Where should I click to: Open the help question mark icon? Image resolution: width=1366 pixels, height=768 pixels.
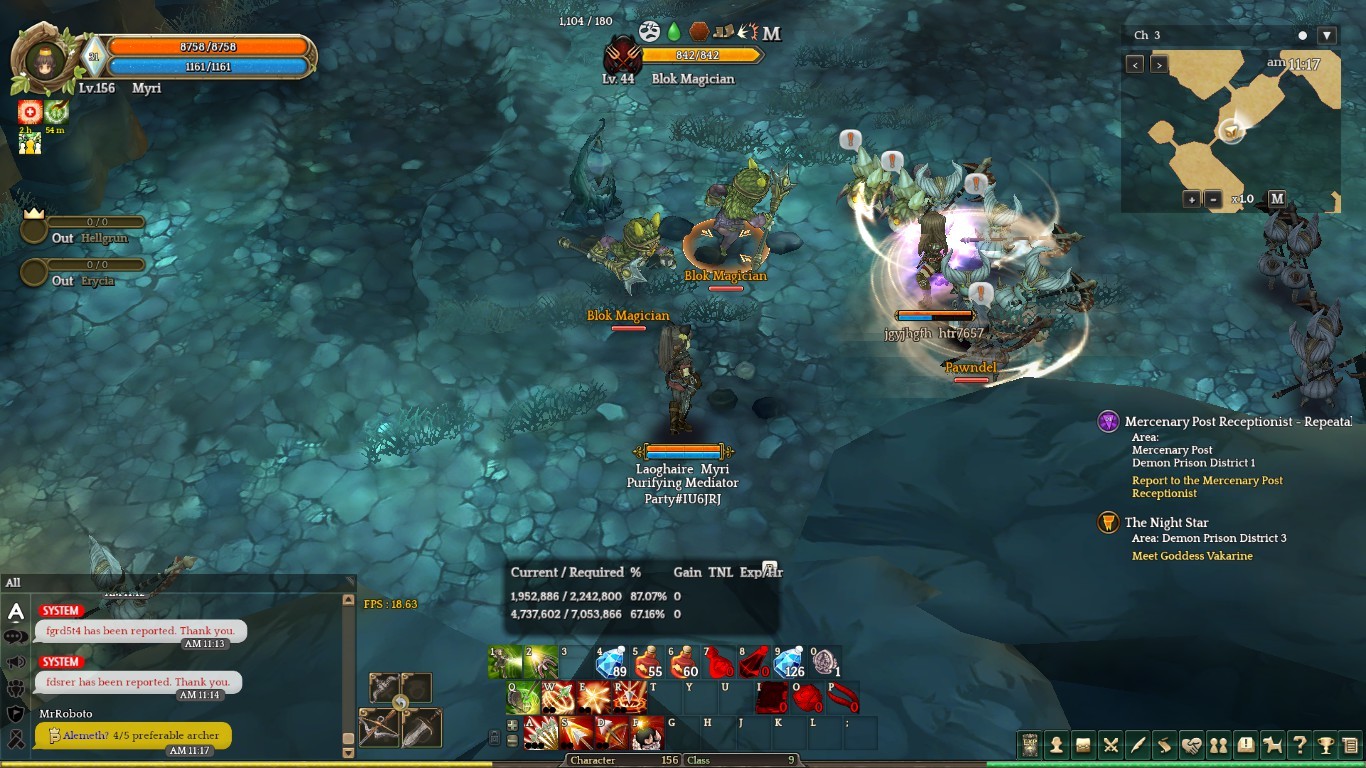1299,745
